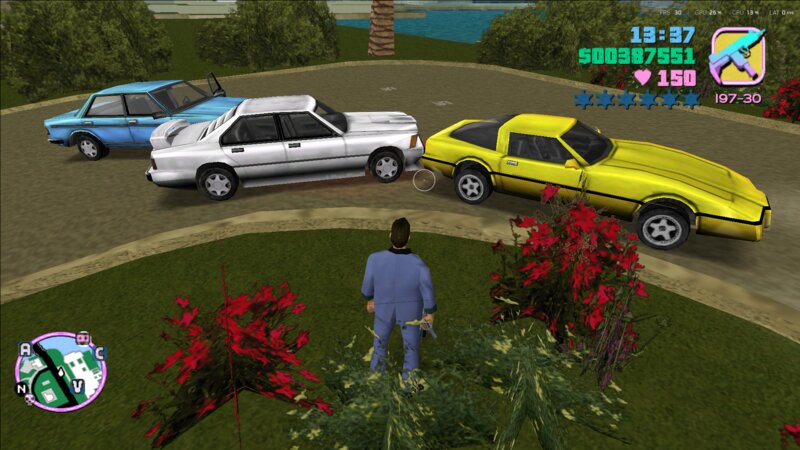Click the 'C' blip on the radar

coord(100,352)
